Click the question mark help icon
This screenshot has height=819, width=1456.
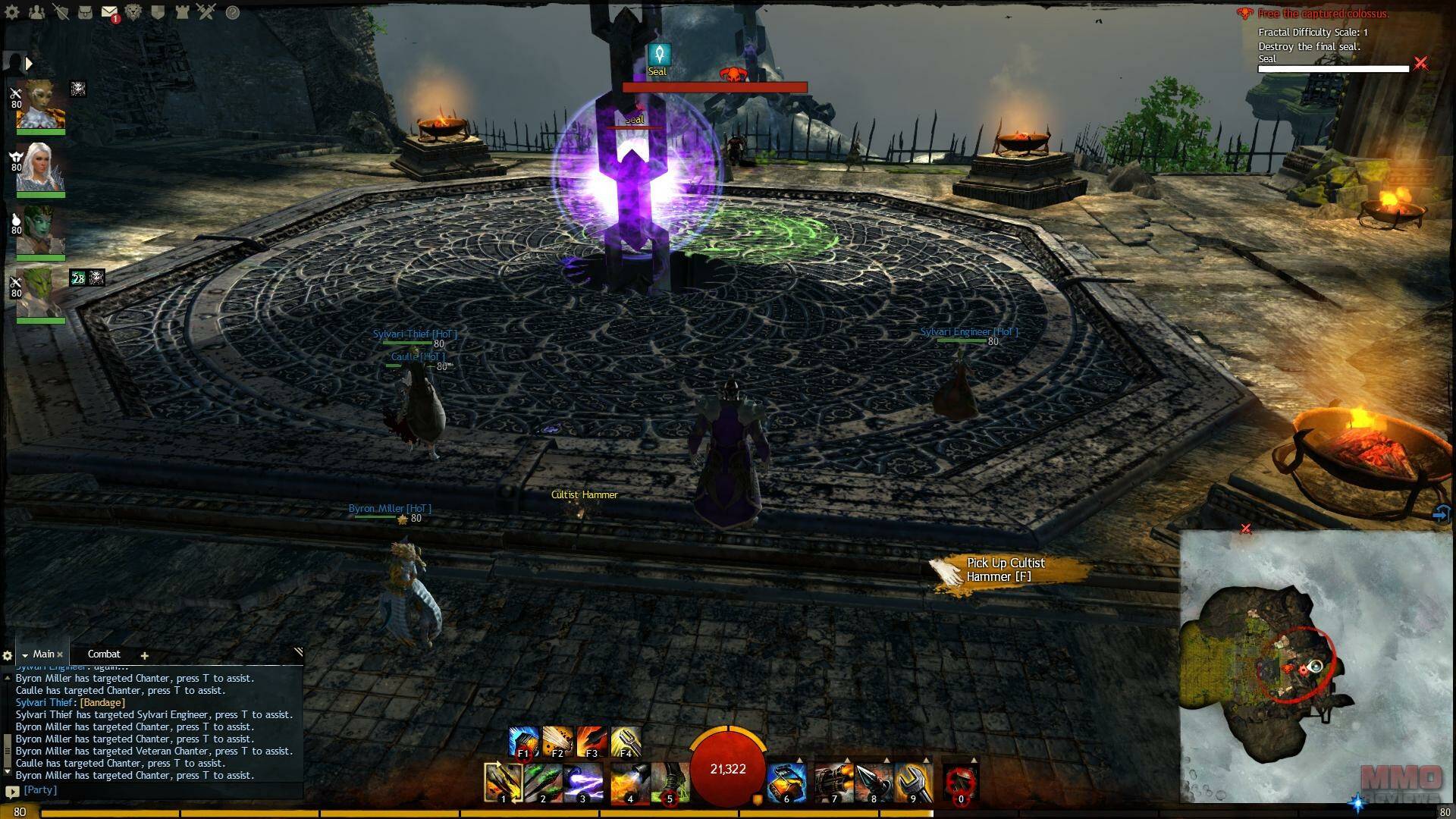click(x=233, y=12)
